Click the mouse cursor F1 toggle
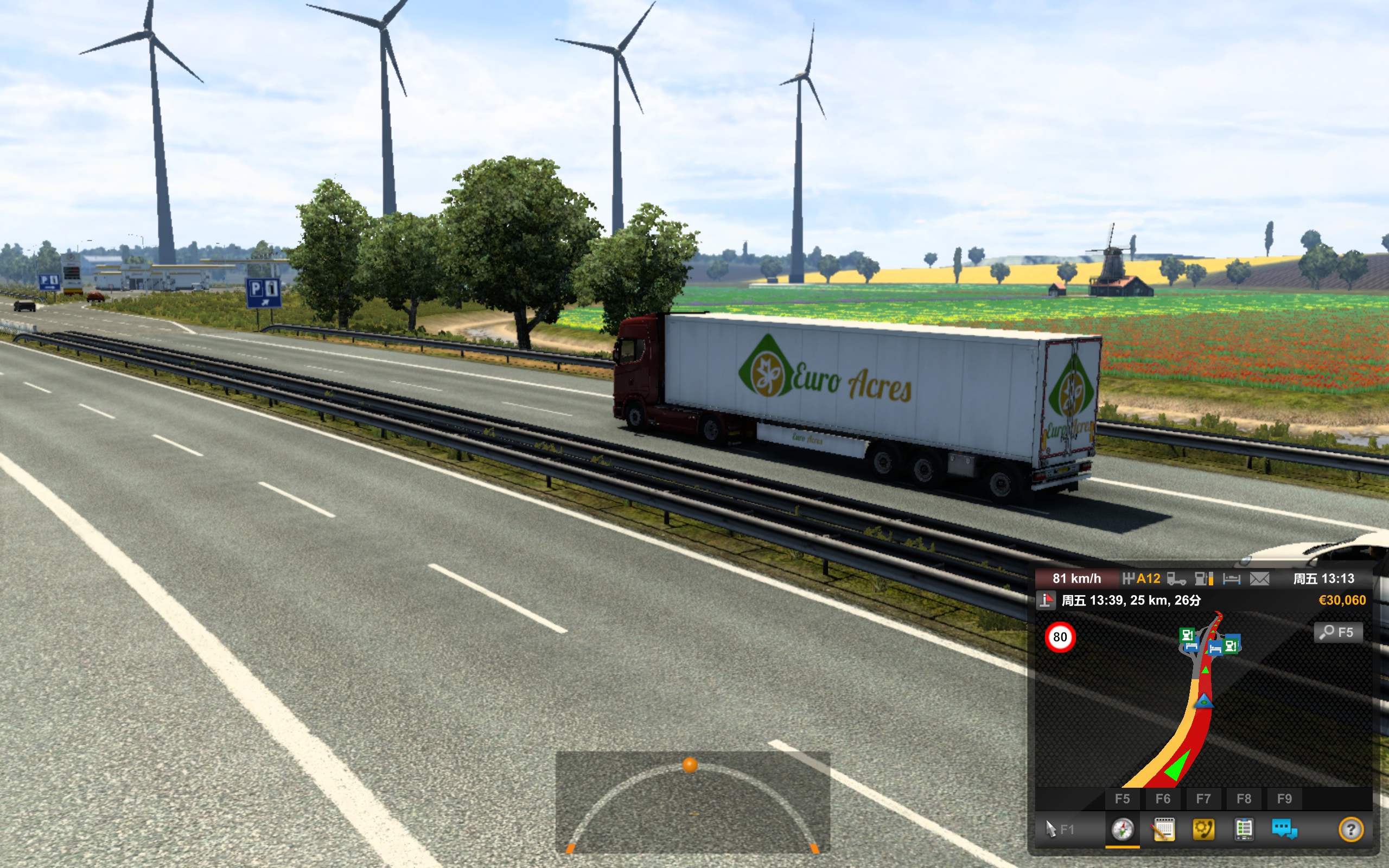The height and width of the screenshot is (868, 1389). [1059, 829]
